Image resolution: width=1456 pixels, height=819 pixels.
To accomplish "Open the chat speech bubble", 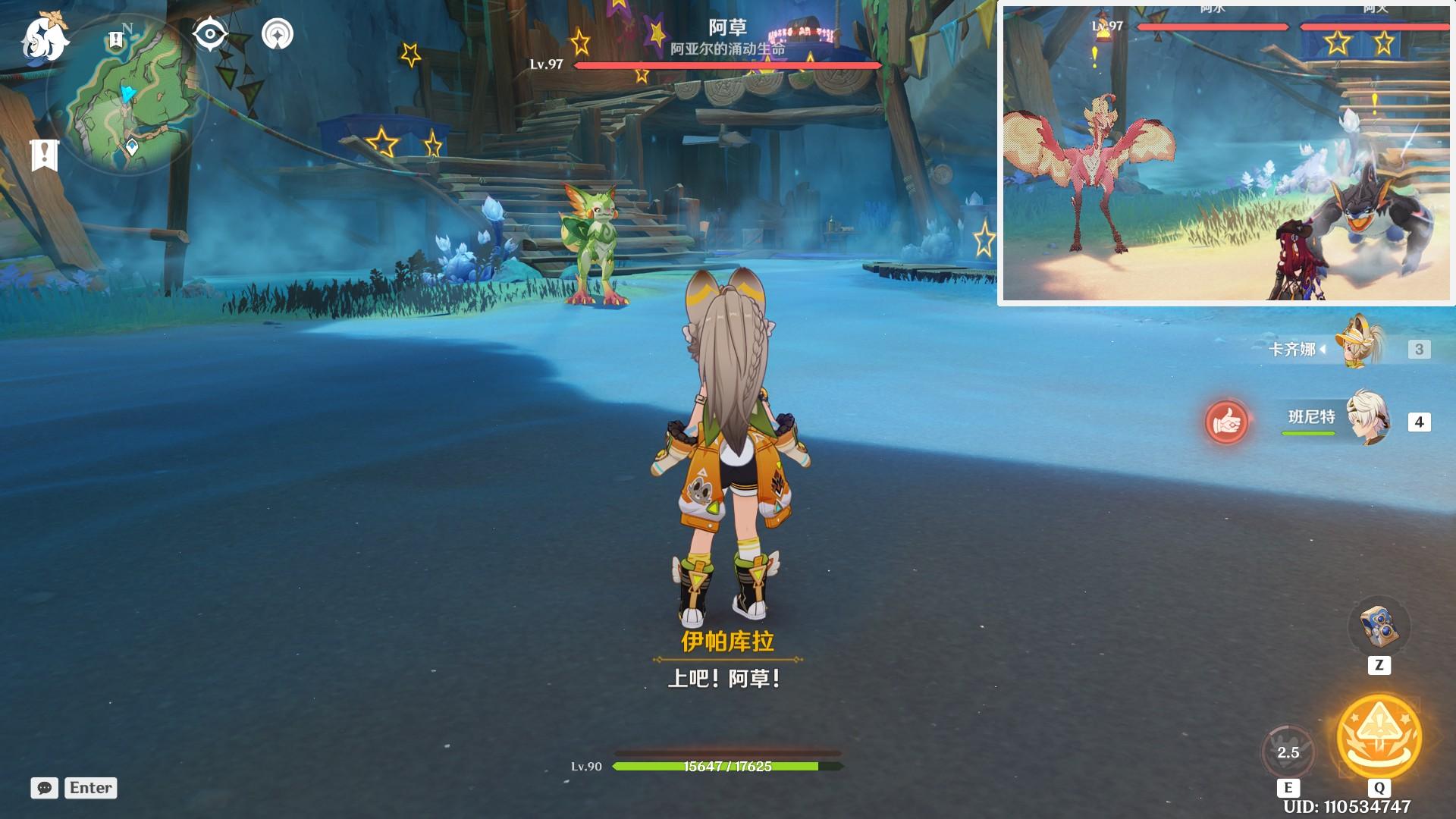I will [45, 788].
